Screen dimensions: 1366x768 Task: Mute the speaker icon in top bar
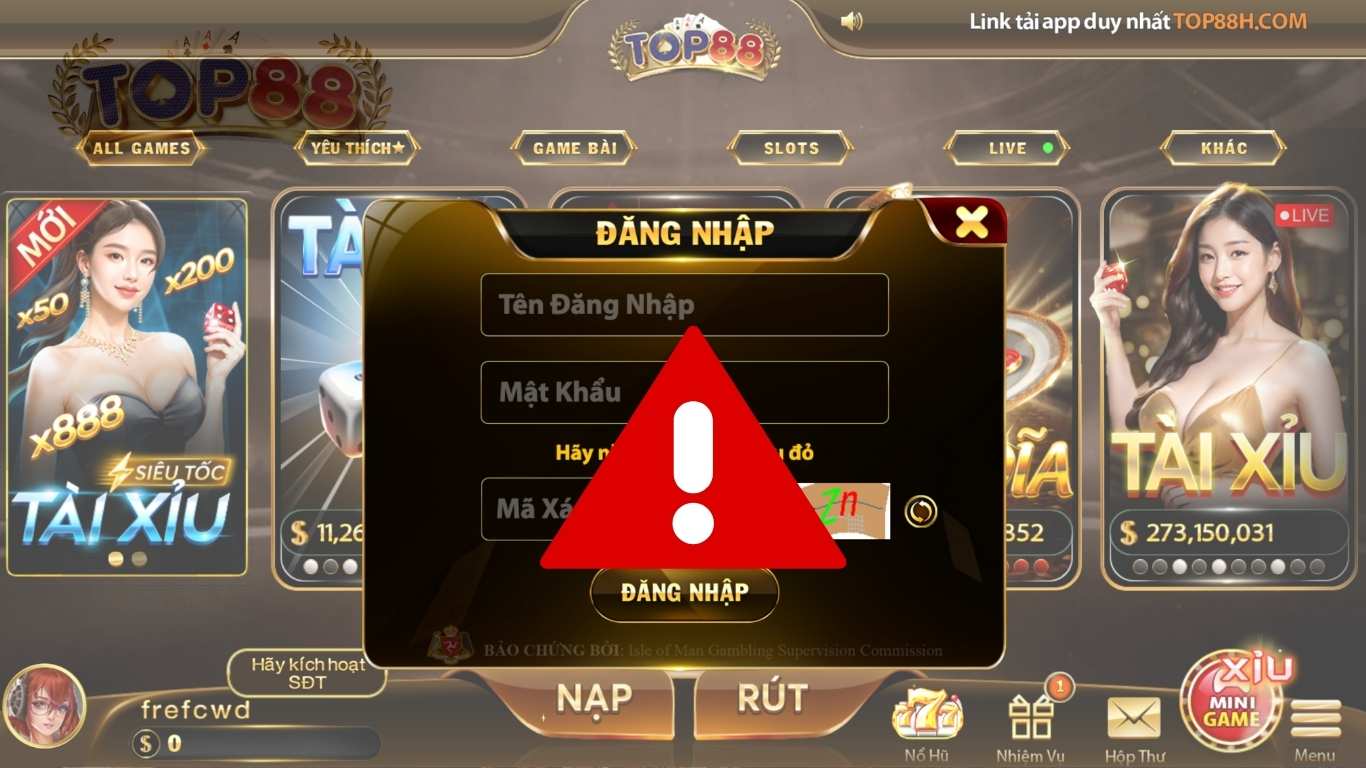pos(853,21)
